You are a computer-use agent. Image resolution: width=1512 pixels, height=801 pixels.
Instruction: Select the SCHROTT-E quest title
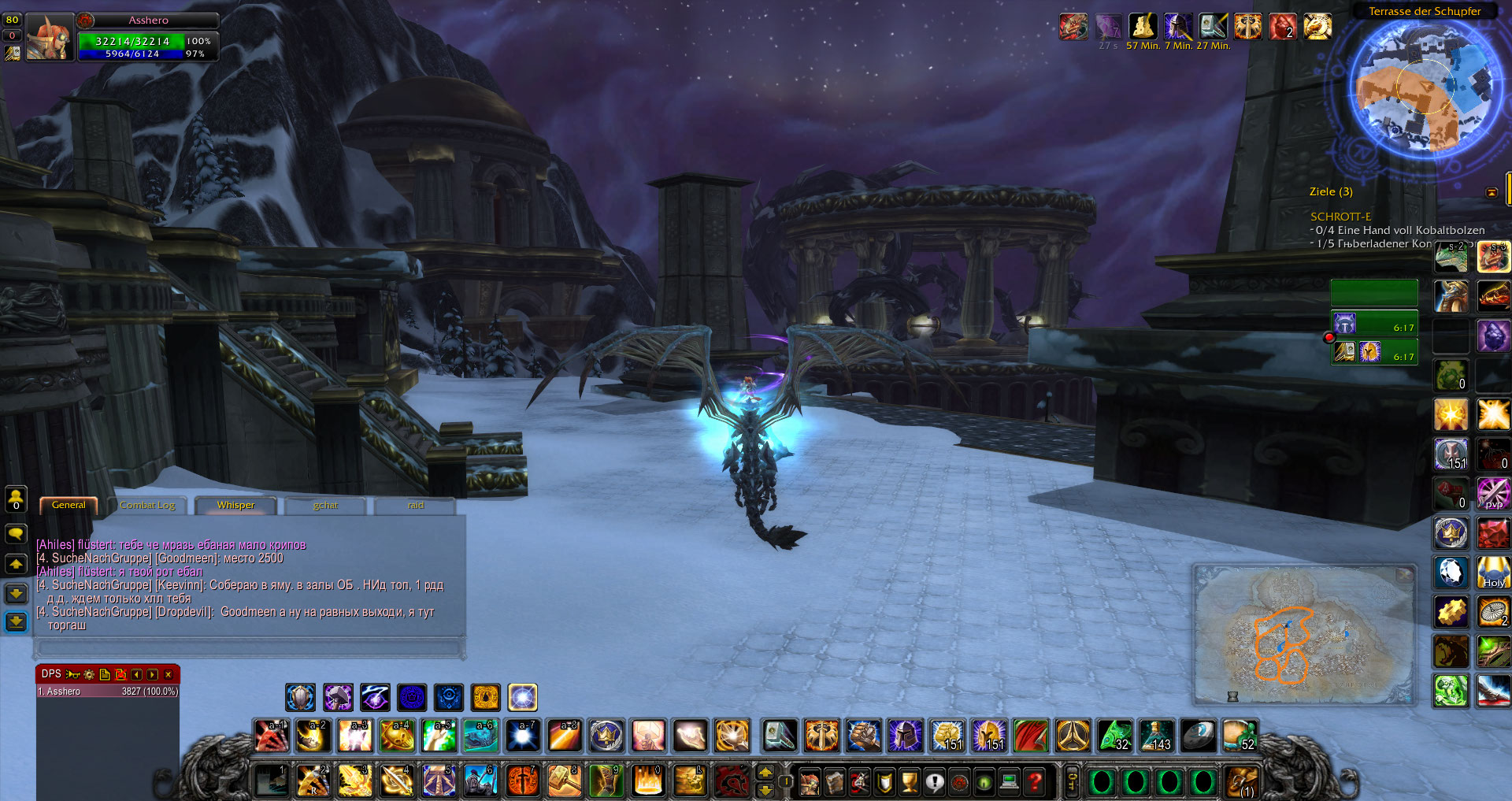coord(1340,217)
